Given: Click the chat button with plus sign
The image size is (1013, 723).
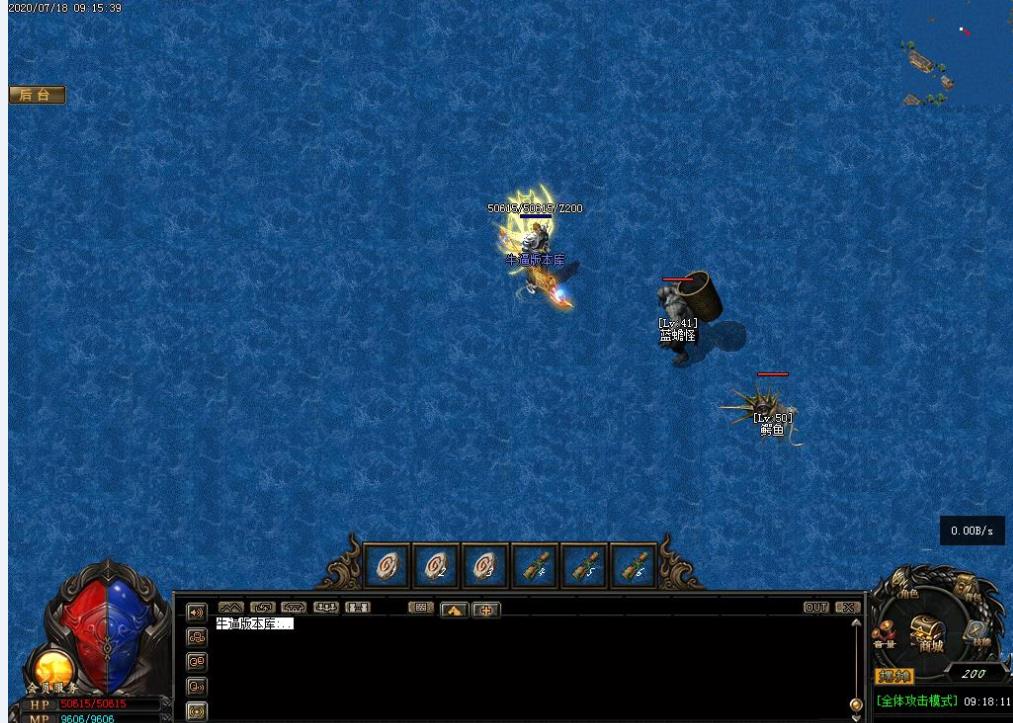Looking at the screenshot, I should coord(486,609).
